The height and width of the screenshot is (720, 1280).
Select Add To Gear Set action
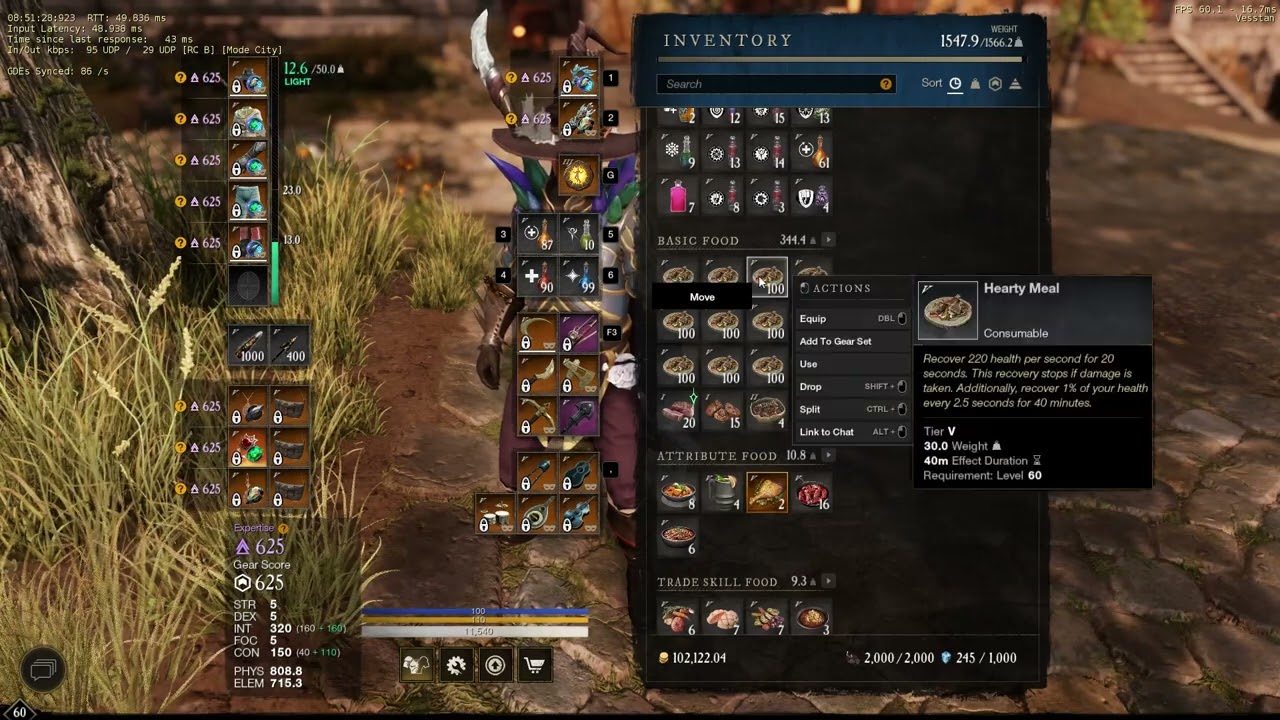coord(835,342)
